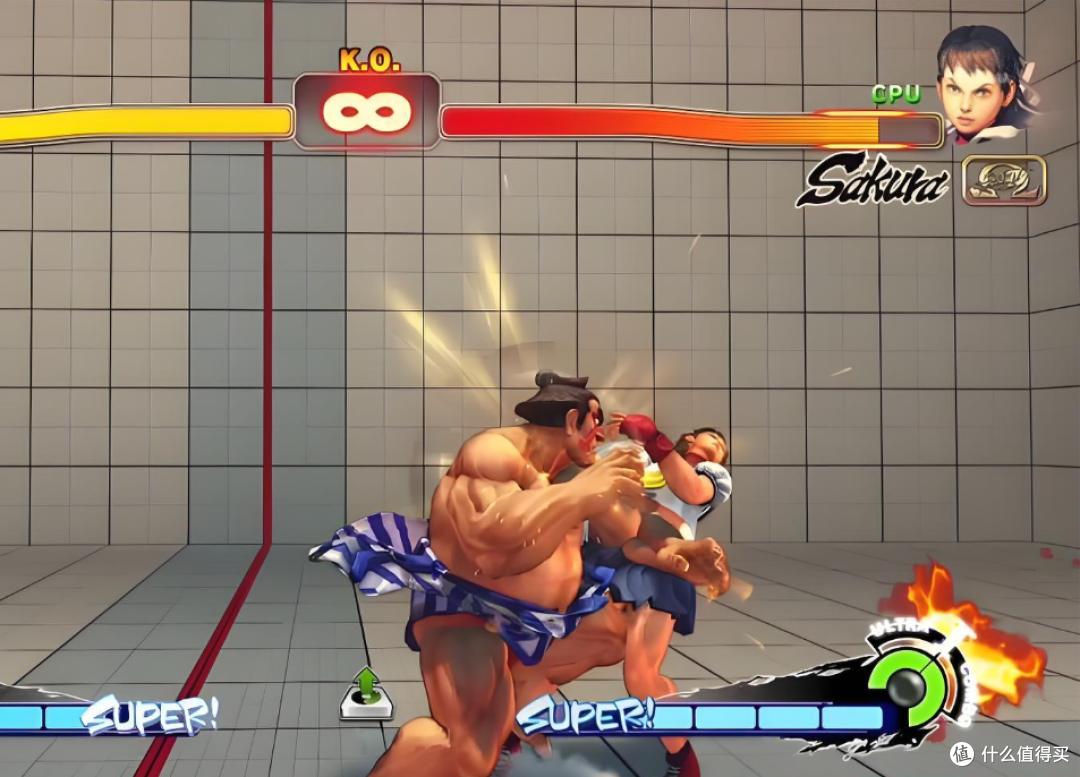Click Sakura's character portrait

(985, 85)
